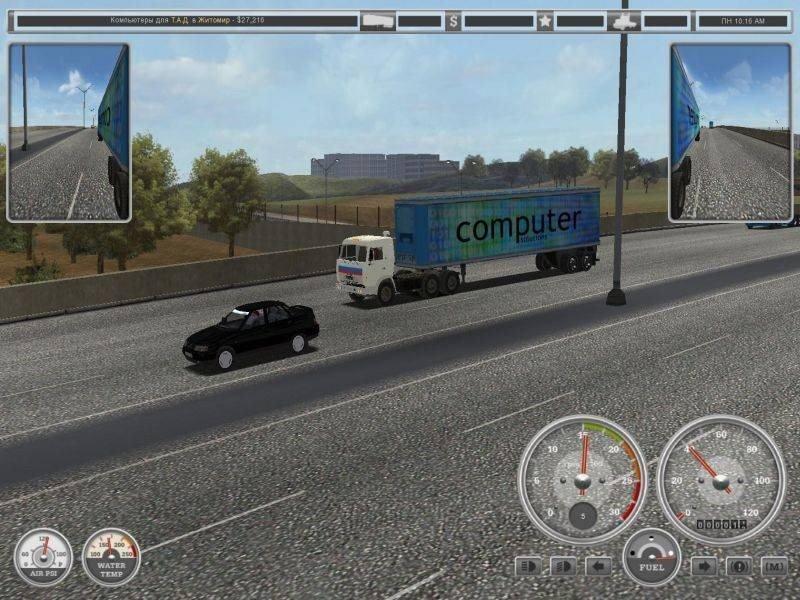Activate the right turn signal arrow
This screenshot has height=600, width=800.
[x=704, y=566]
